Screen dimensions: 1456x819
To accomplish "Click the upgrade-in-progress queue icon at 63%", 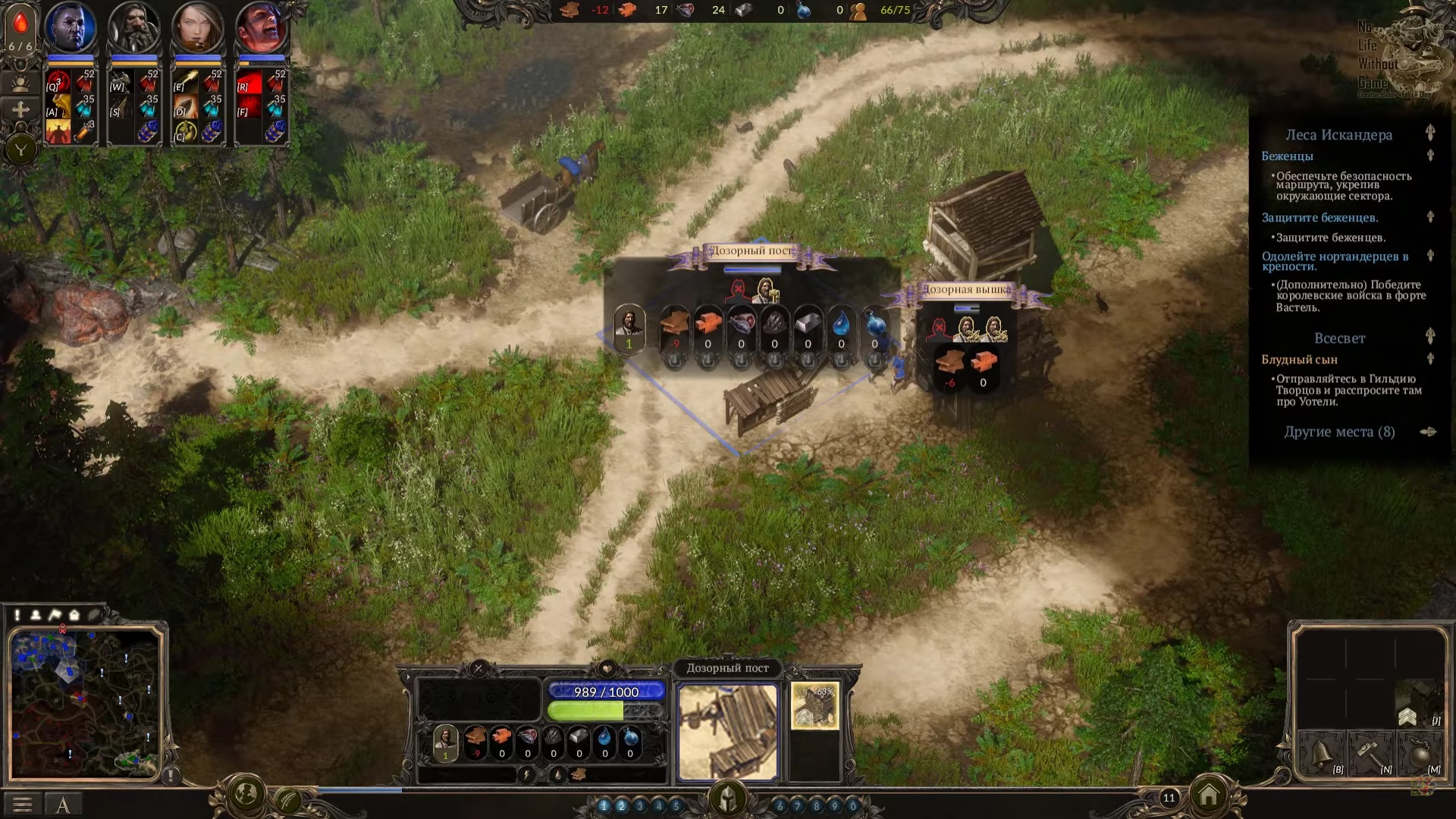I will (814, 705).
